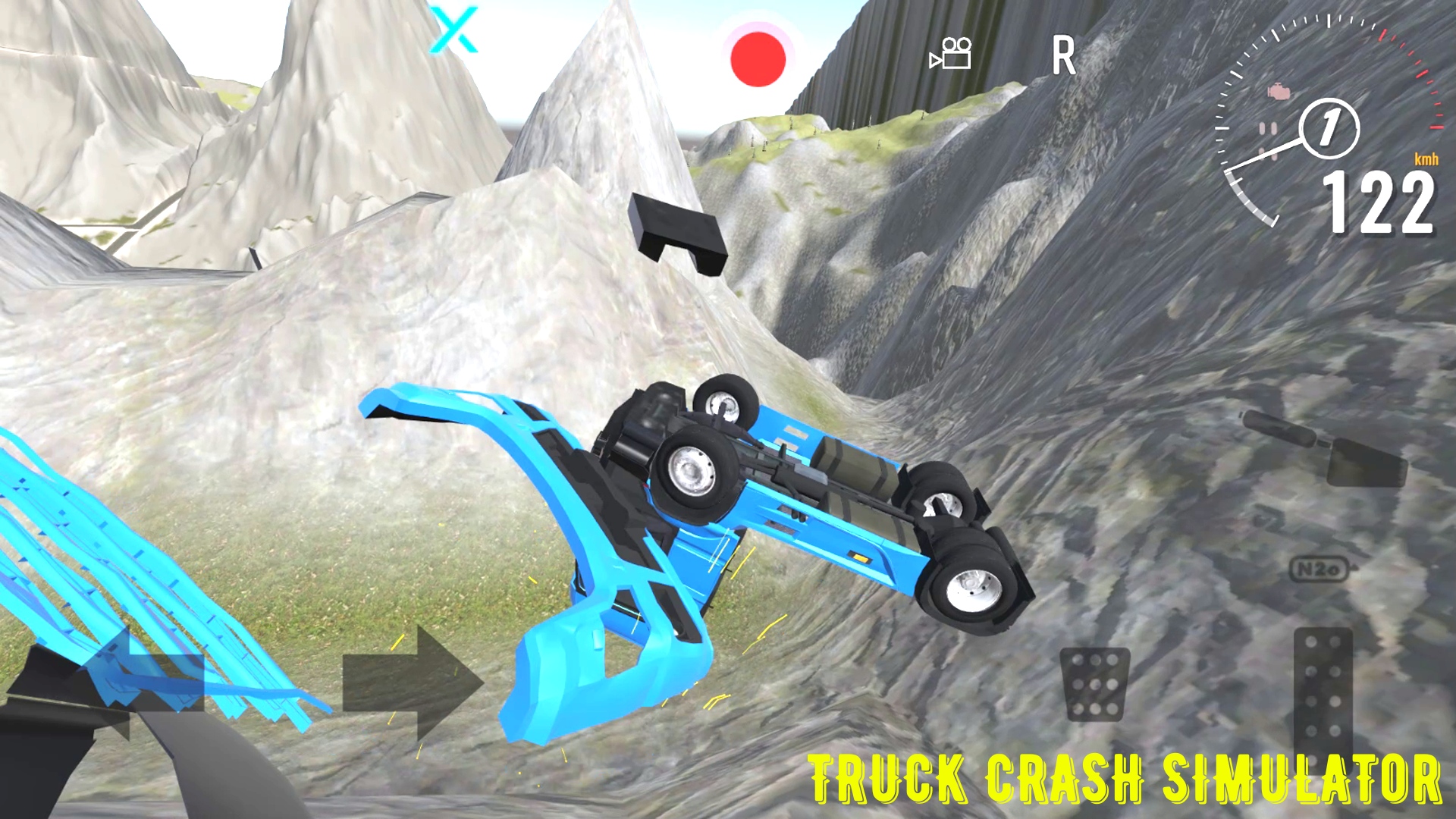This screenshot has height=819, width=1456.
Task: Tap the engine warning light on the dashboard
Action: click(1280, 89)
